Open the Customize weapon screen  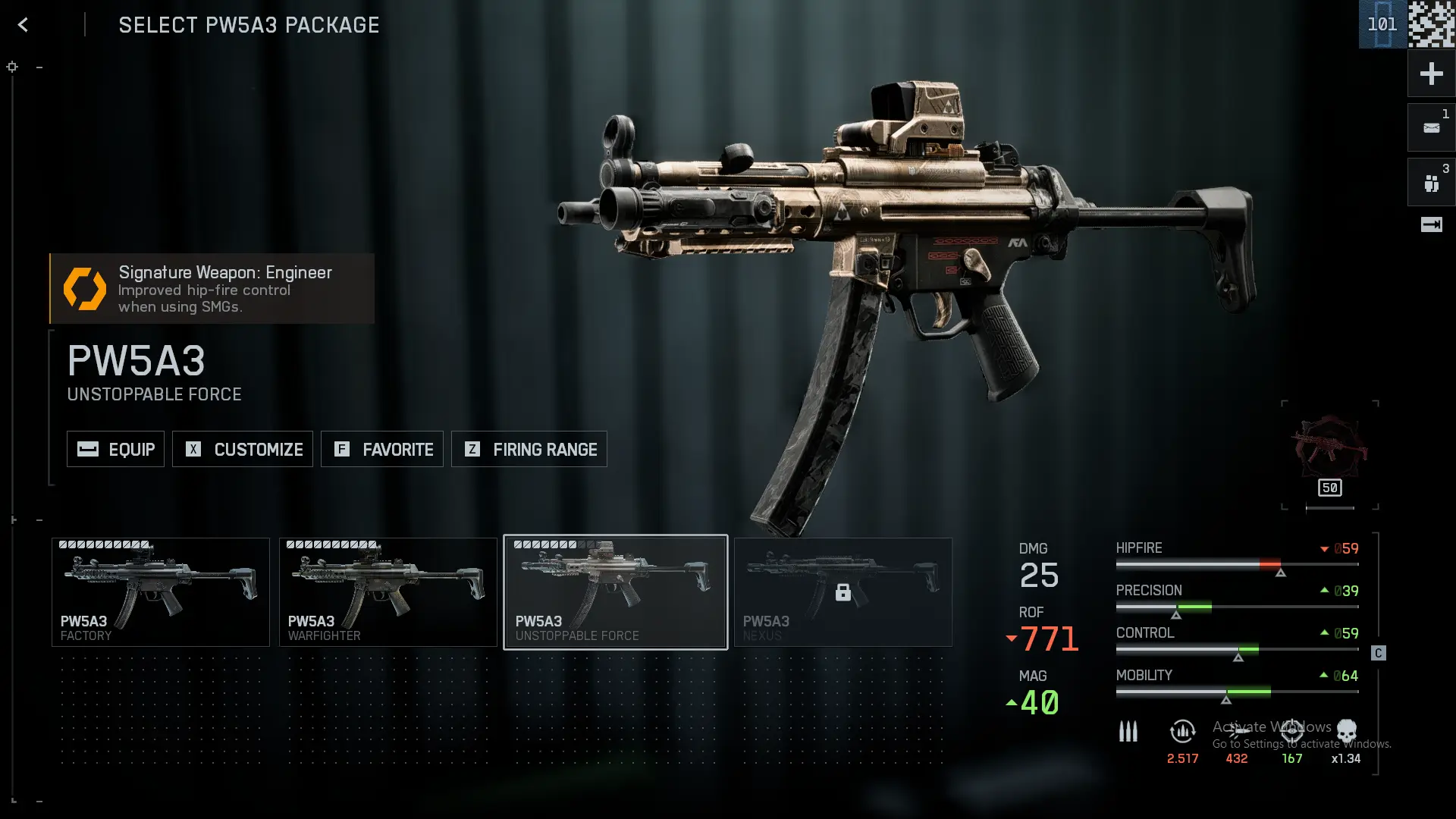(x=243, y=449)
